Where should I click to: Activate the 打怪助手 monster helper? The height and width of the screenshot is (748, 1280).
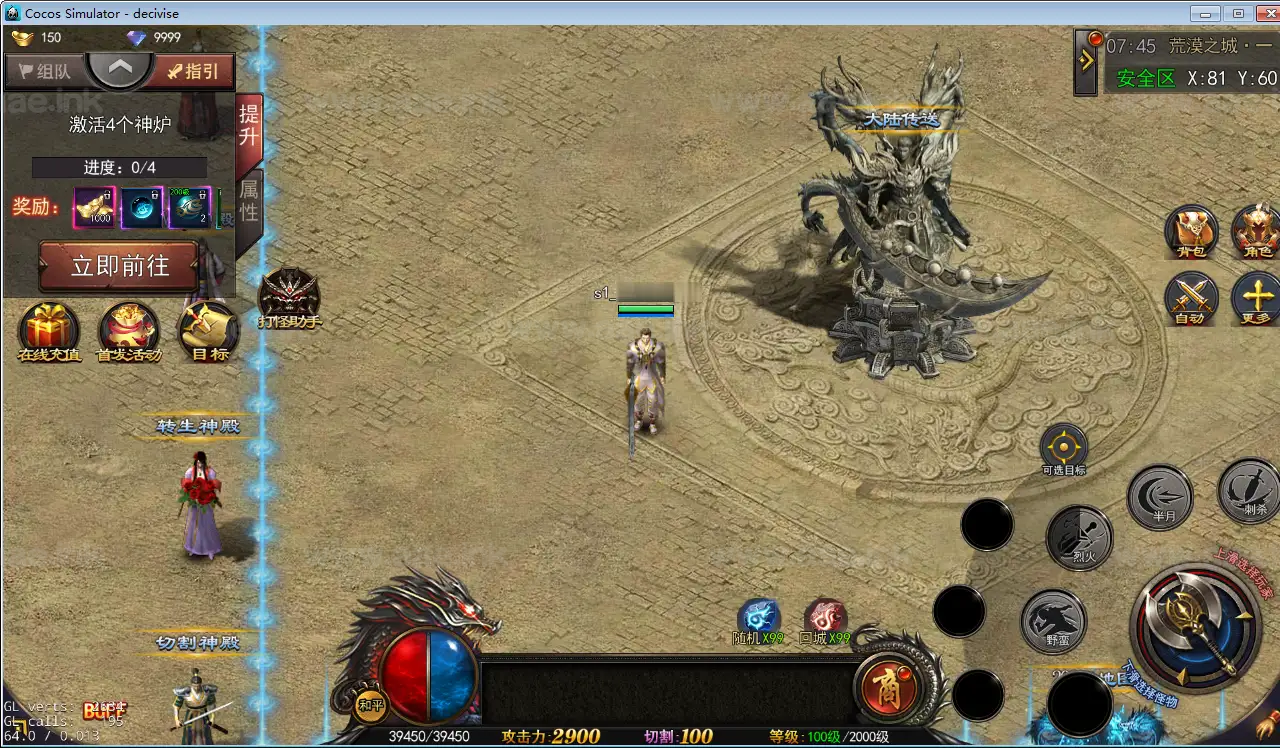coord(289,297)
